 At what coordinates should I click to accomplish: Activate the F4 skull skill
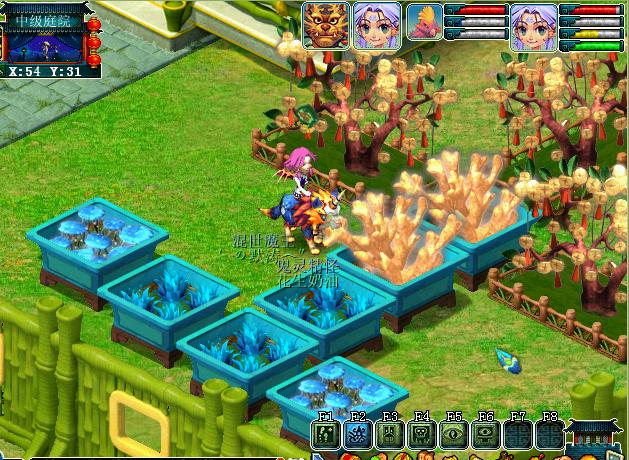[421, 435]
